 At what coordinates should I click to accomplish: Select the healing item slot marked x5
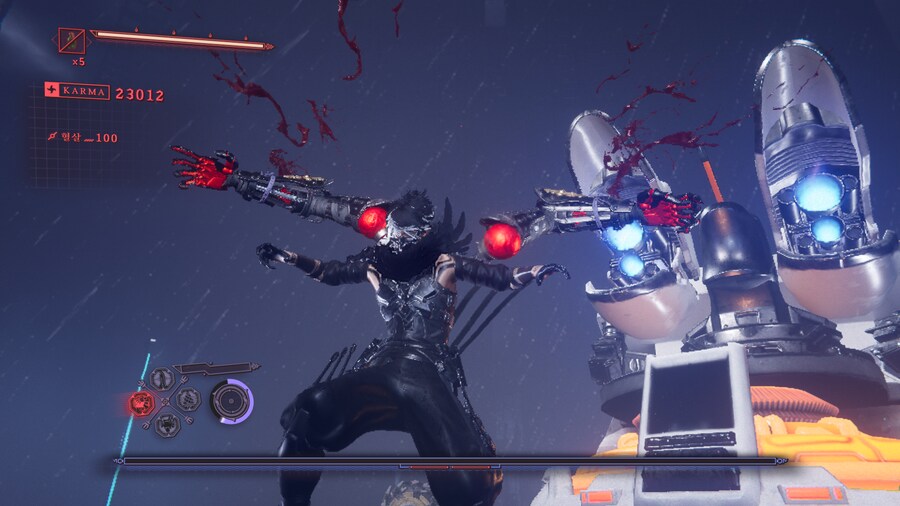coord(72,41)
